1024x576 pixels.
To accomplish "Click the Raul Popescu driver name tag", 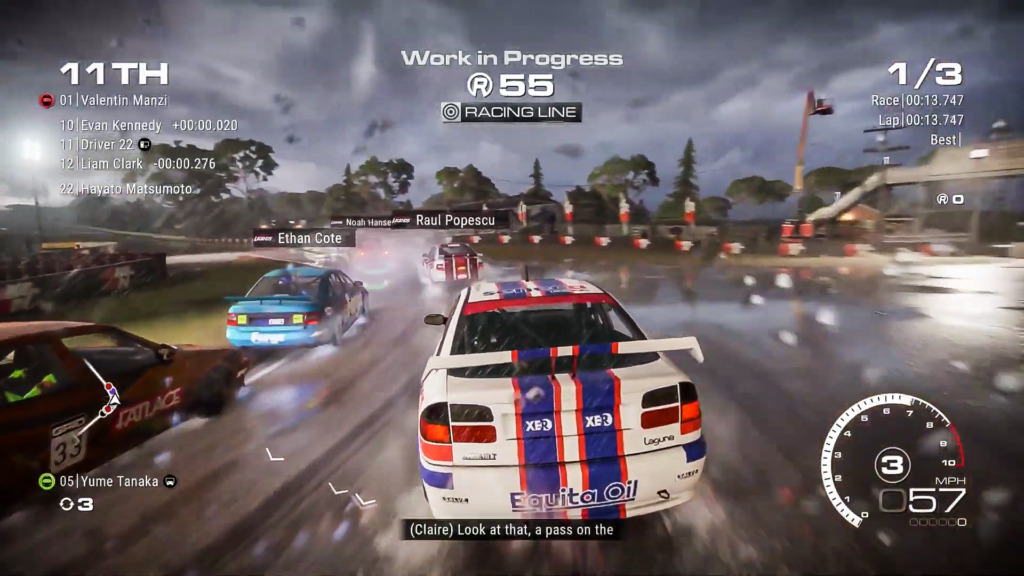I will pyautogui.click(x=455, y=220).
